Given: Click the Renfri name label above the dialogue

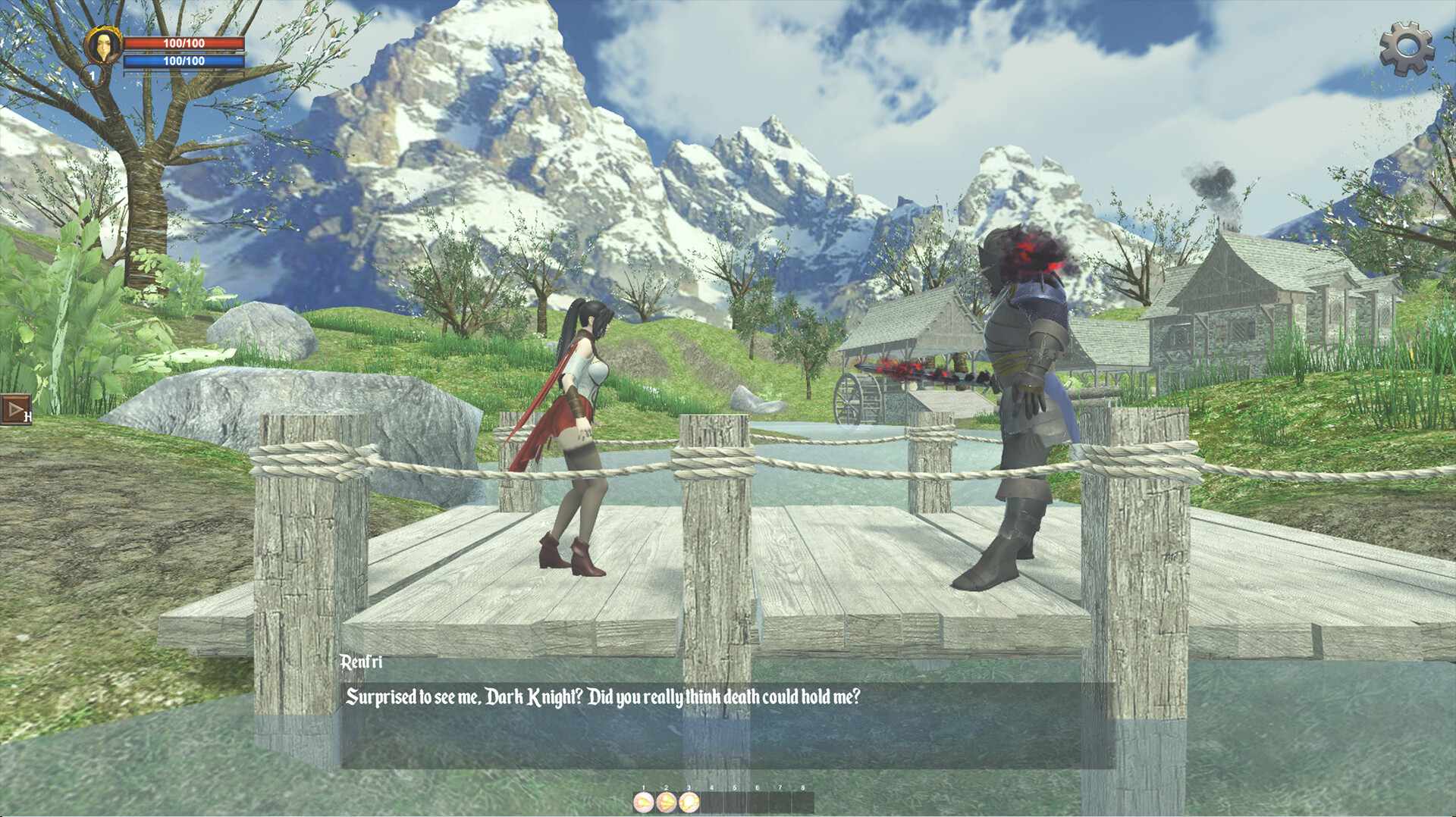Looking at the screenshot, I should [x=362, y=661].
